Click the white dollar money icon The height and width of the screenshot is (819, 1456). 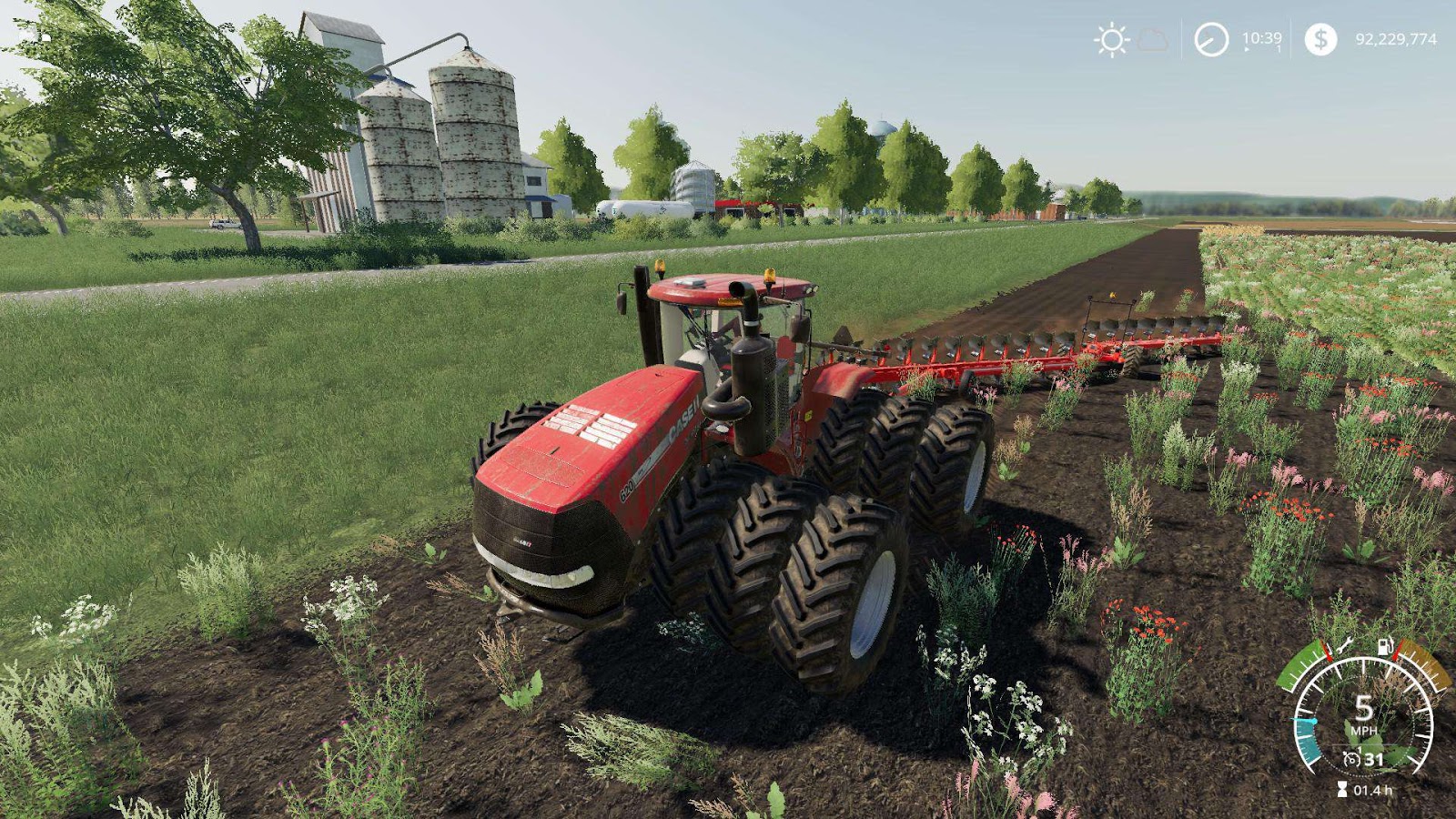1321,38
